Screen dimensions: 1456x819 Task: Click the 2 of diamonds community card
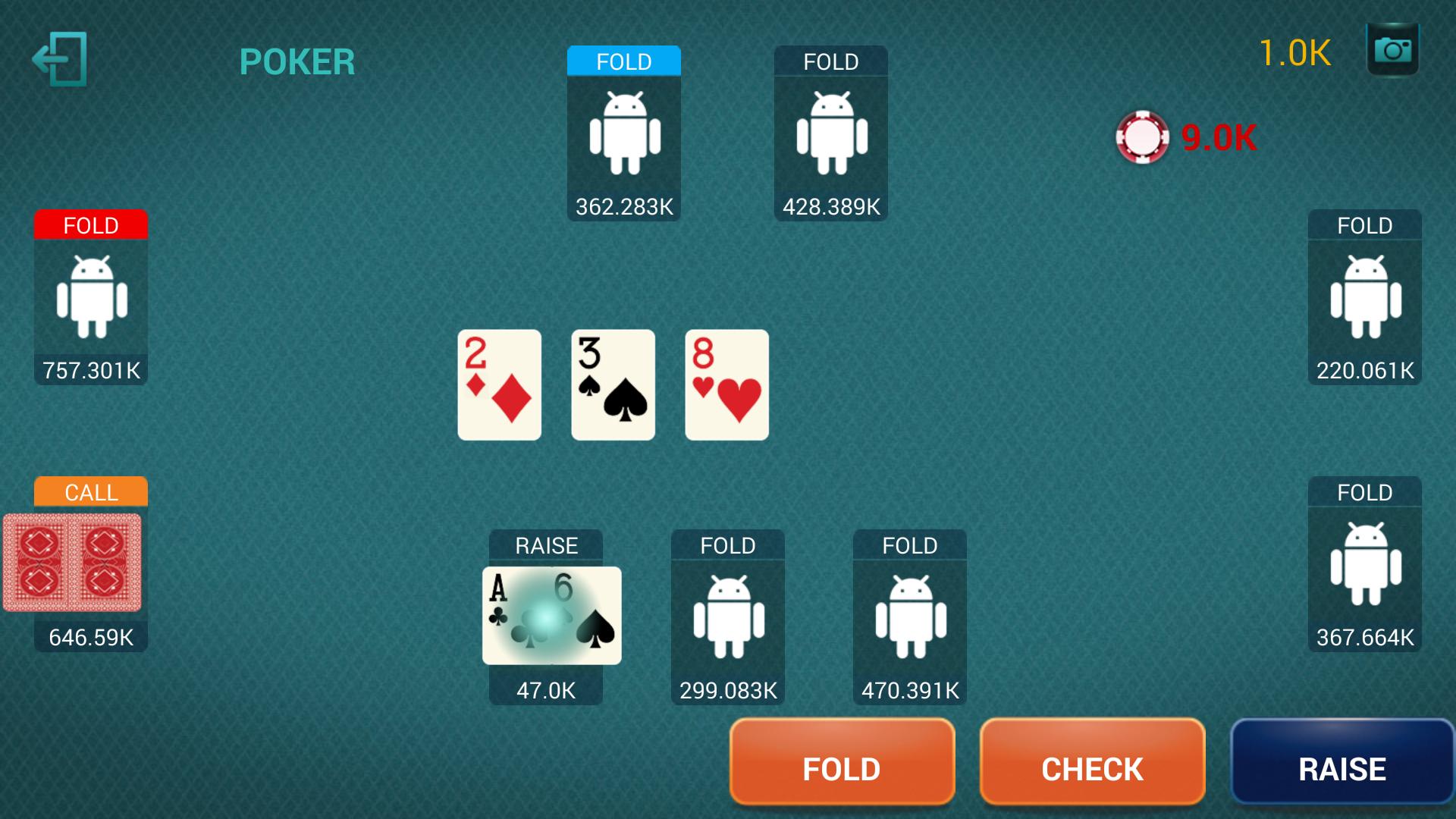pos(499,384)
